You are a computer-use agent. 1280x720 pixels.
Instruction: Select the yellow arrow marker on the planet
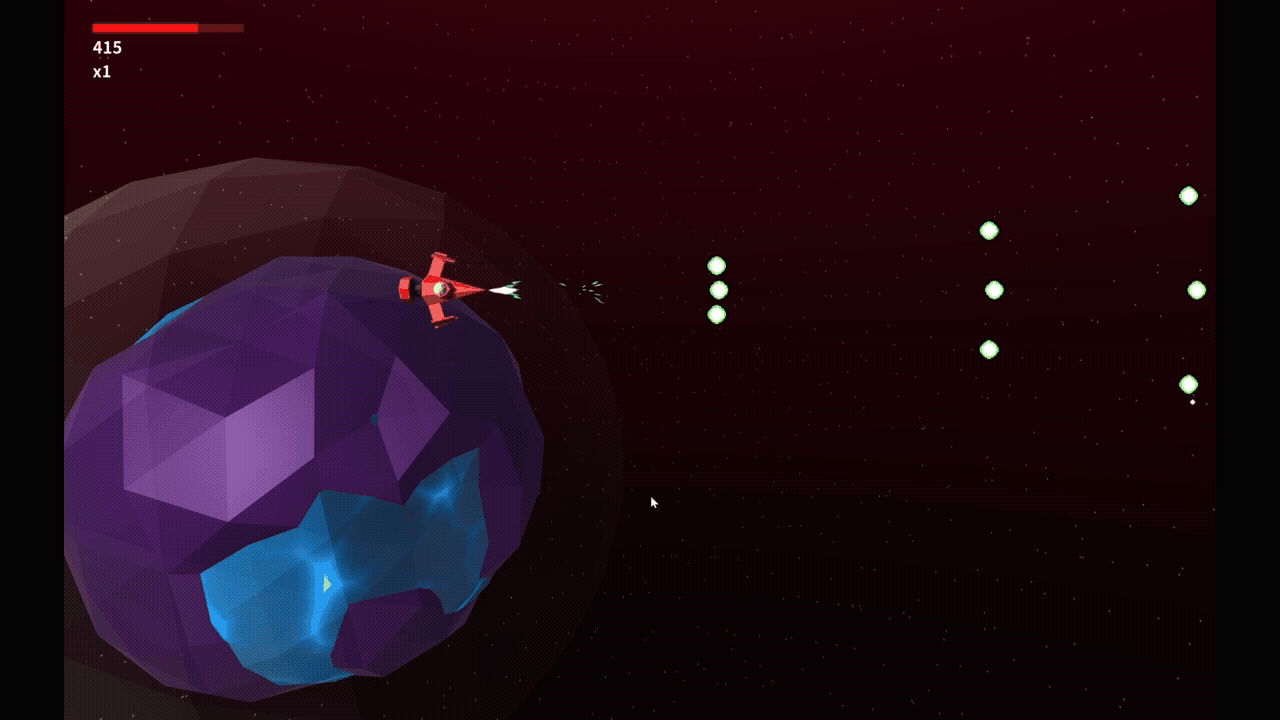(326, 581)
